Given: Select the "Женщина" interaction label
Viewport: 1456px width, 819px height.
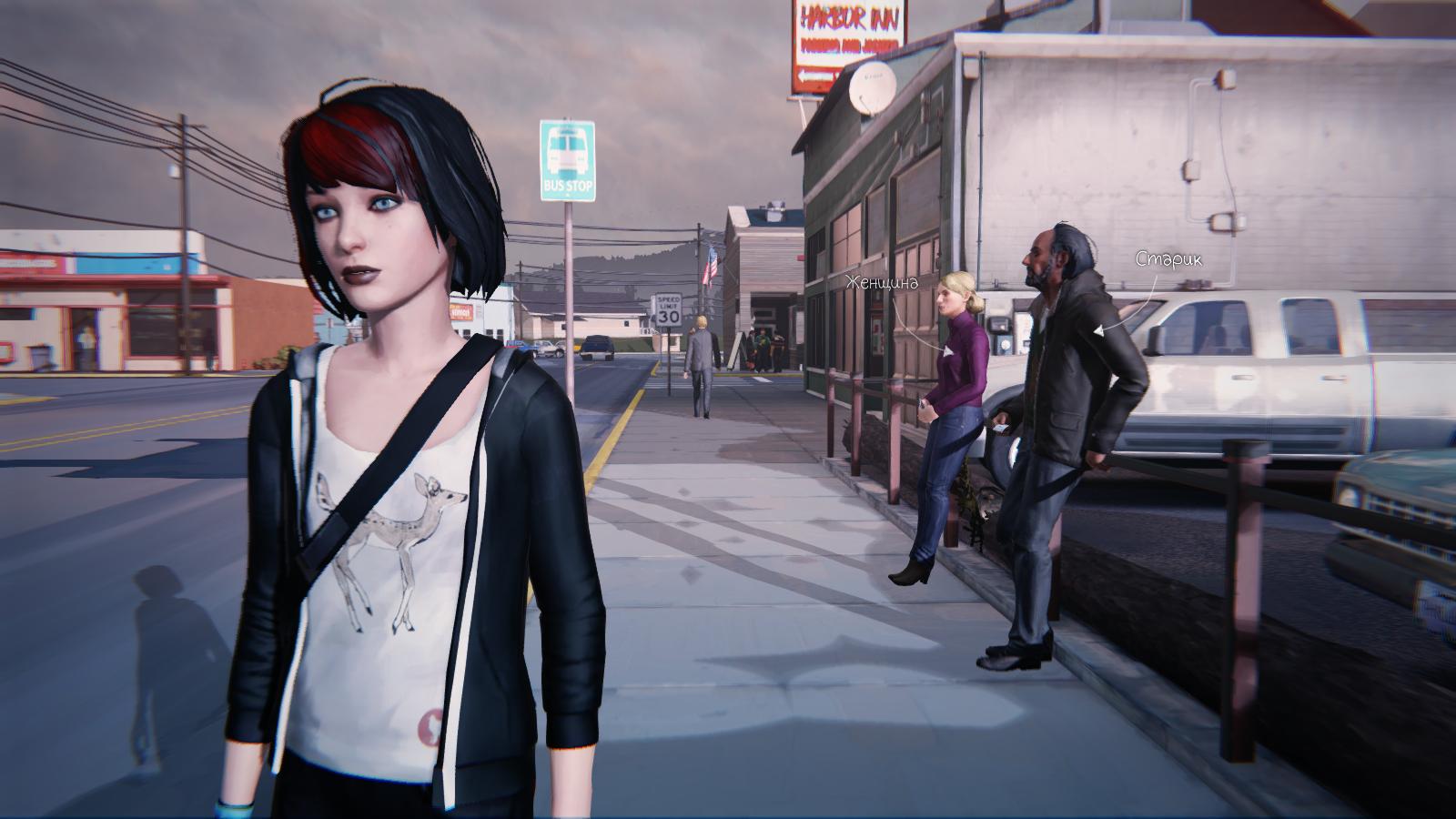Looking at the screenshot, I should point(880,282).
